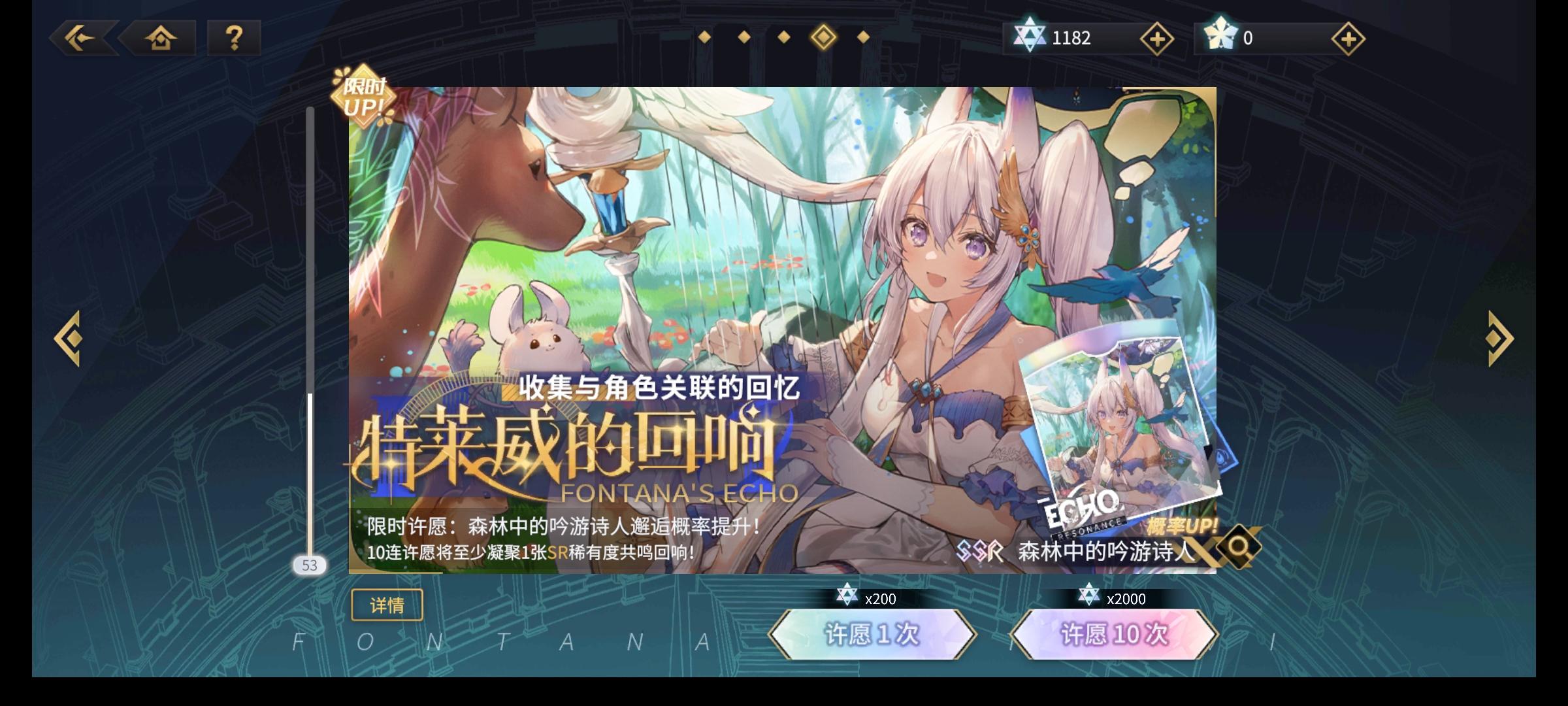
Task: Click the slider handle showing 53
Action: (x=309, y=565)
